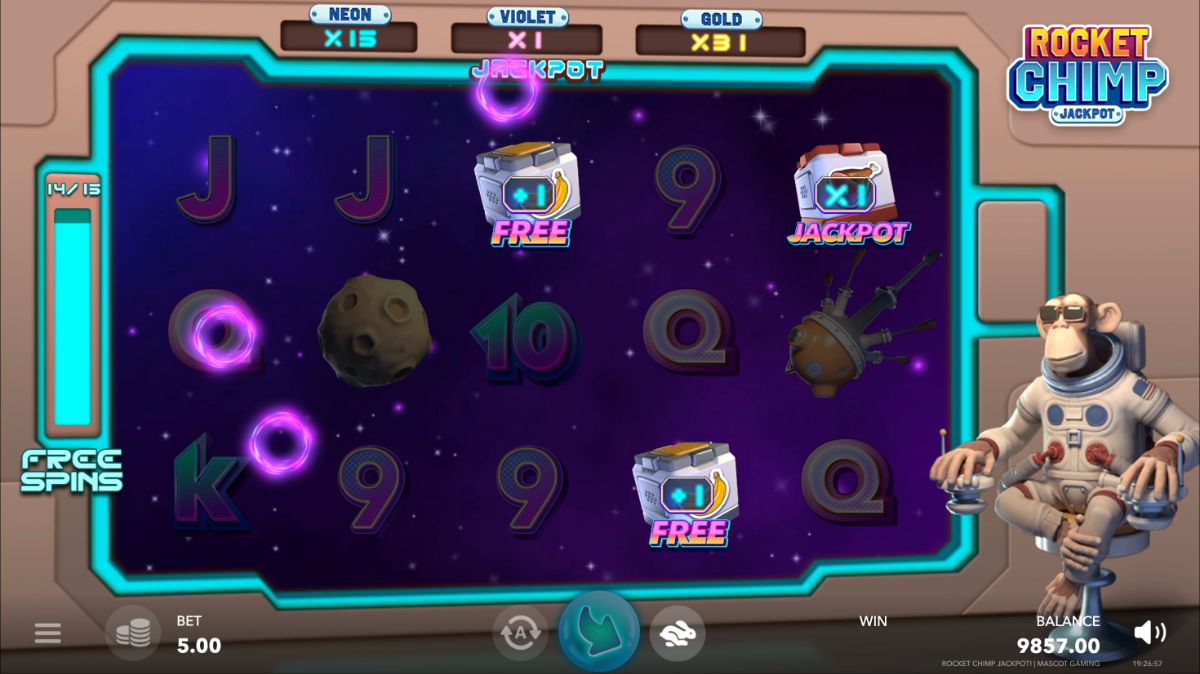Screen dimensions: 1200x674
Task: Open the hamburger menu
Action: pyautogui.click(x=48, y=633)
